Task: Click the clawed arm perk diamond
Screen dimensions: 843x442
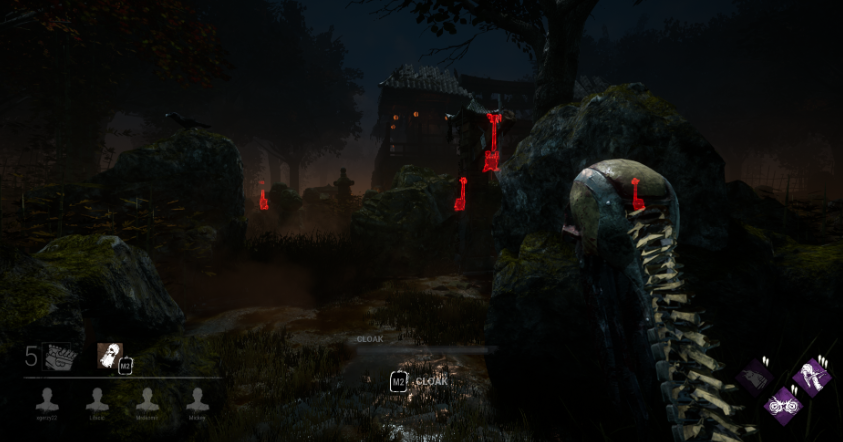Action: point(810,378)
